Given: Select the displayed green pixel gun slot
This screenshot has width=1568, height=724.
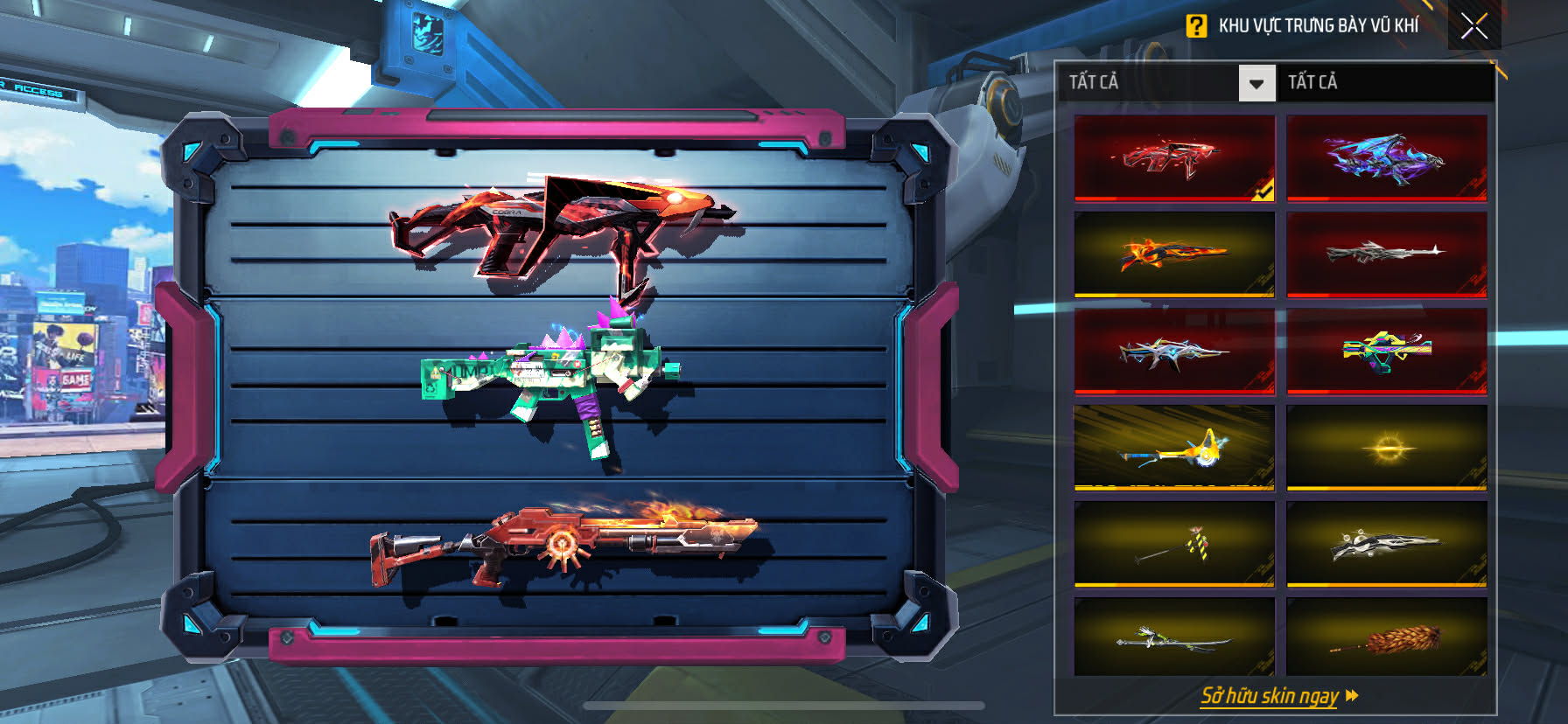Looking at the screenshot, I should click(551, 378).
